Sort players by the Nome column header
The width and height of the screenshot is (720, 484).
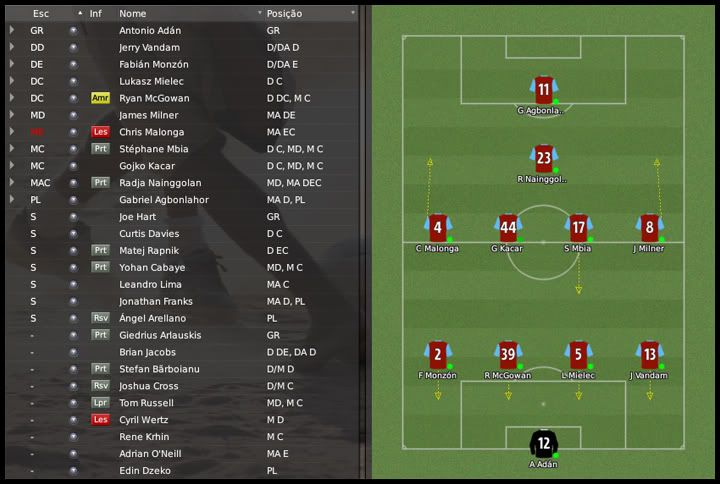click(x=133, y=13)
